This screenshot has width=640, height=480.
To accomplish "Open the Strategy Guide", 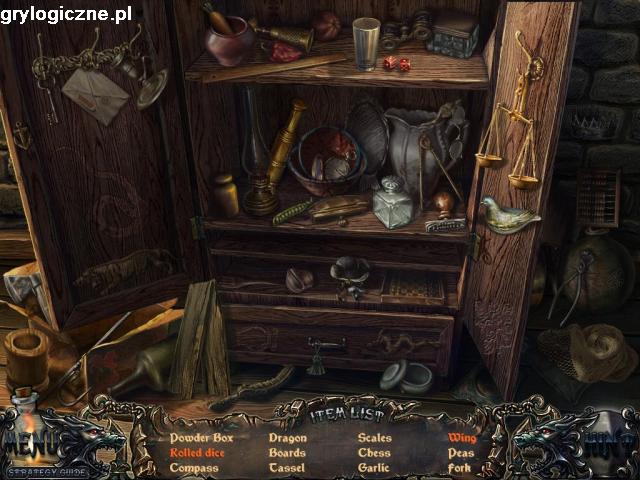I will click(x=46, y=470).
